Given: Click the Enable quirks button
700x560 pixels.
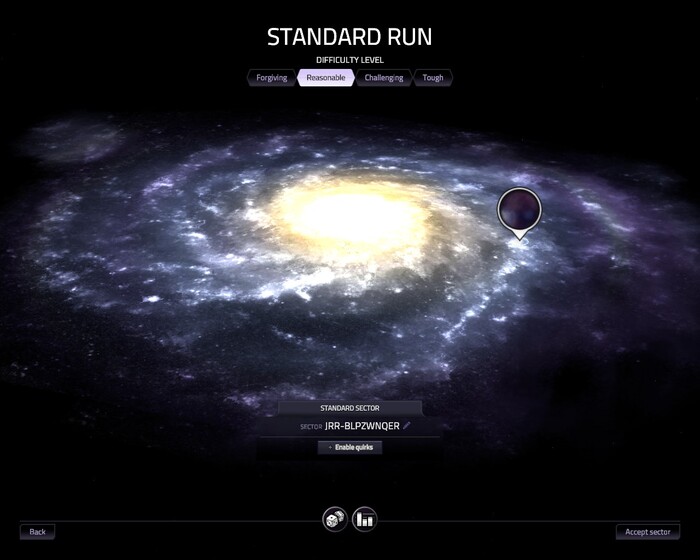Looking at the screenshot, I should (x=350, y=448).
